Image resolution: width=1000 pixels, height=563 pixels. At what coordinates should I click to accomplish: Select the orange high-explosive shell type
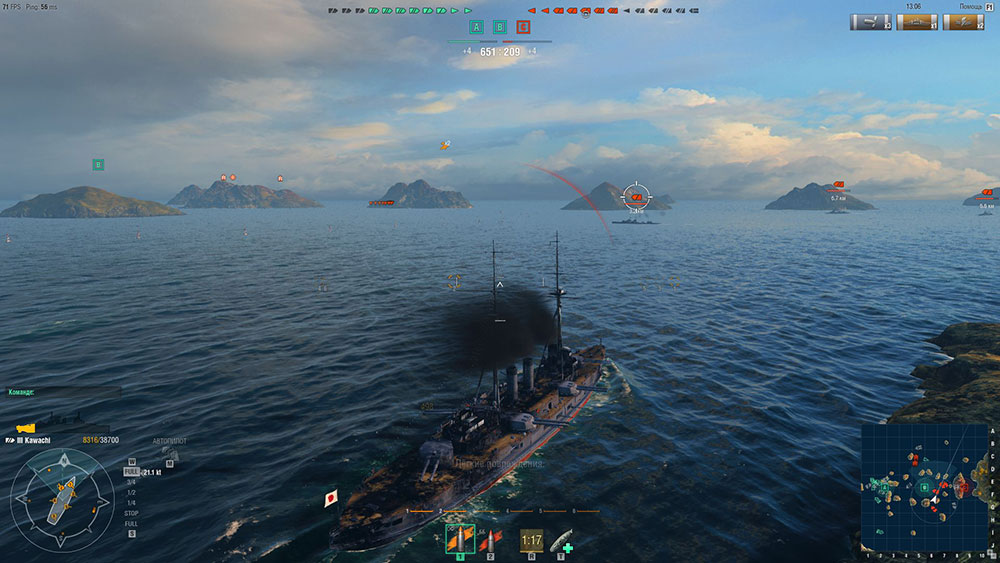[x=460, y=541]
